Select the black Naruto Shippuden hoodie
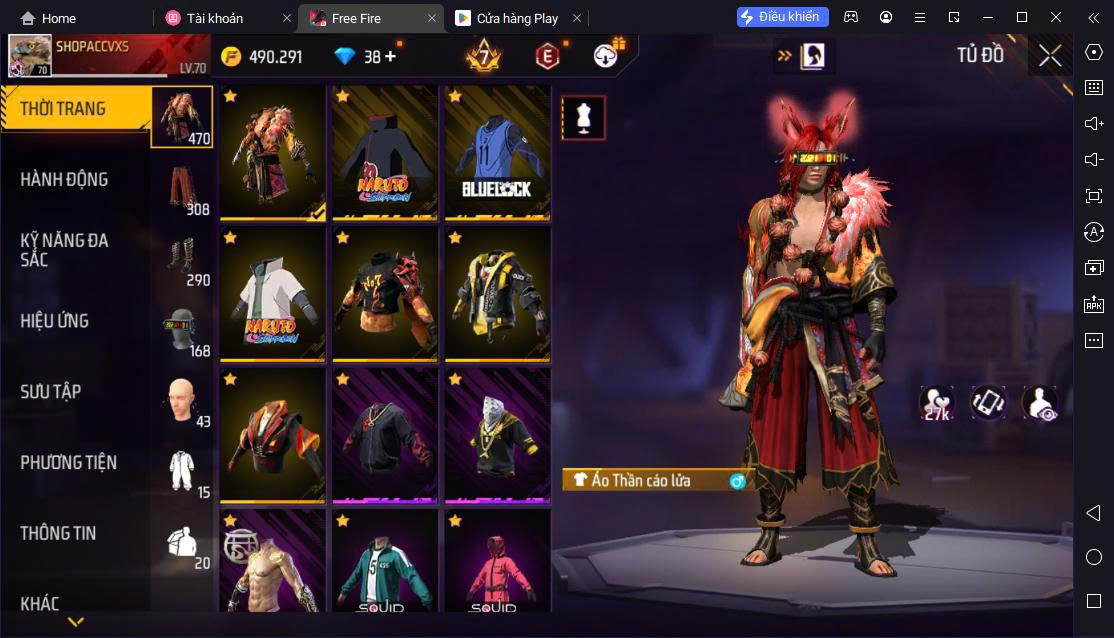 point(385,152)
